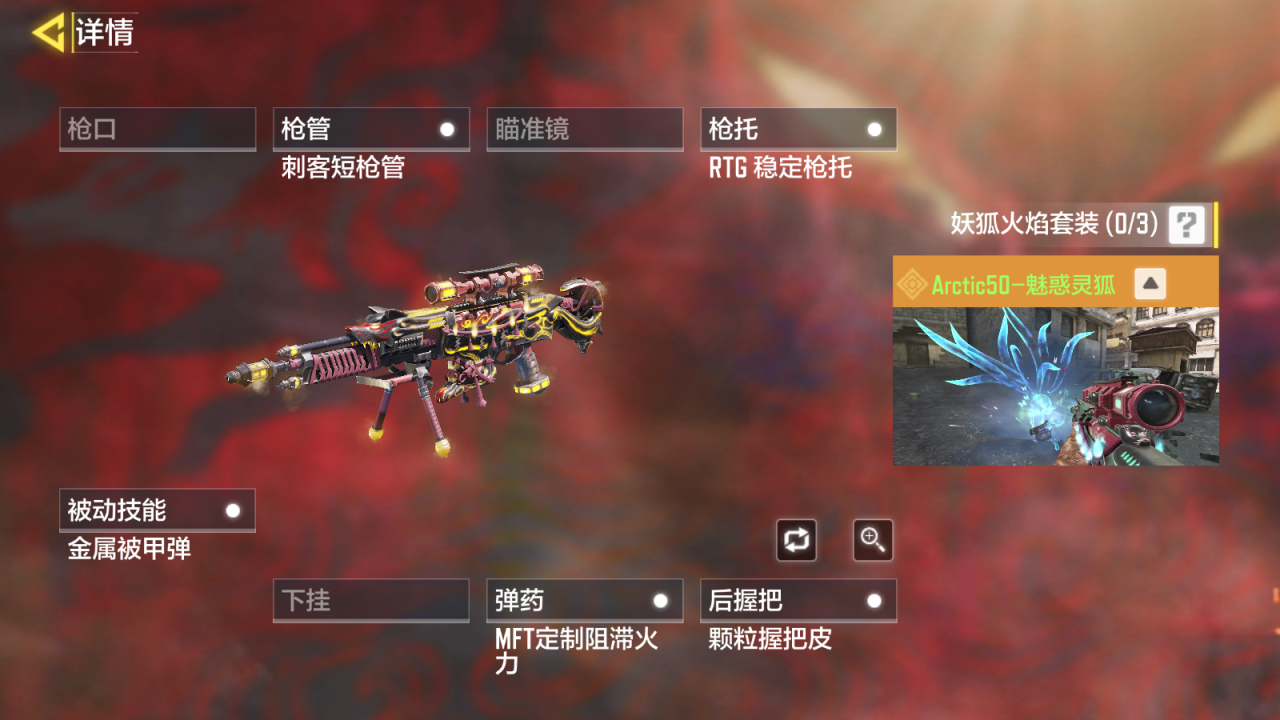The width and height of the screenshot is (1280, 720).
Task: Show help for 妖狐火焰套装 set
Action: coord(1186,224)
